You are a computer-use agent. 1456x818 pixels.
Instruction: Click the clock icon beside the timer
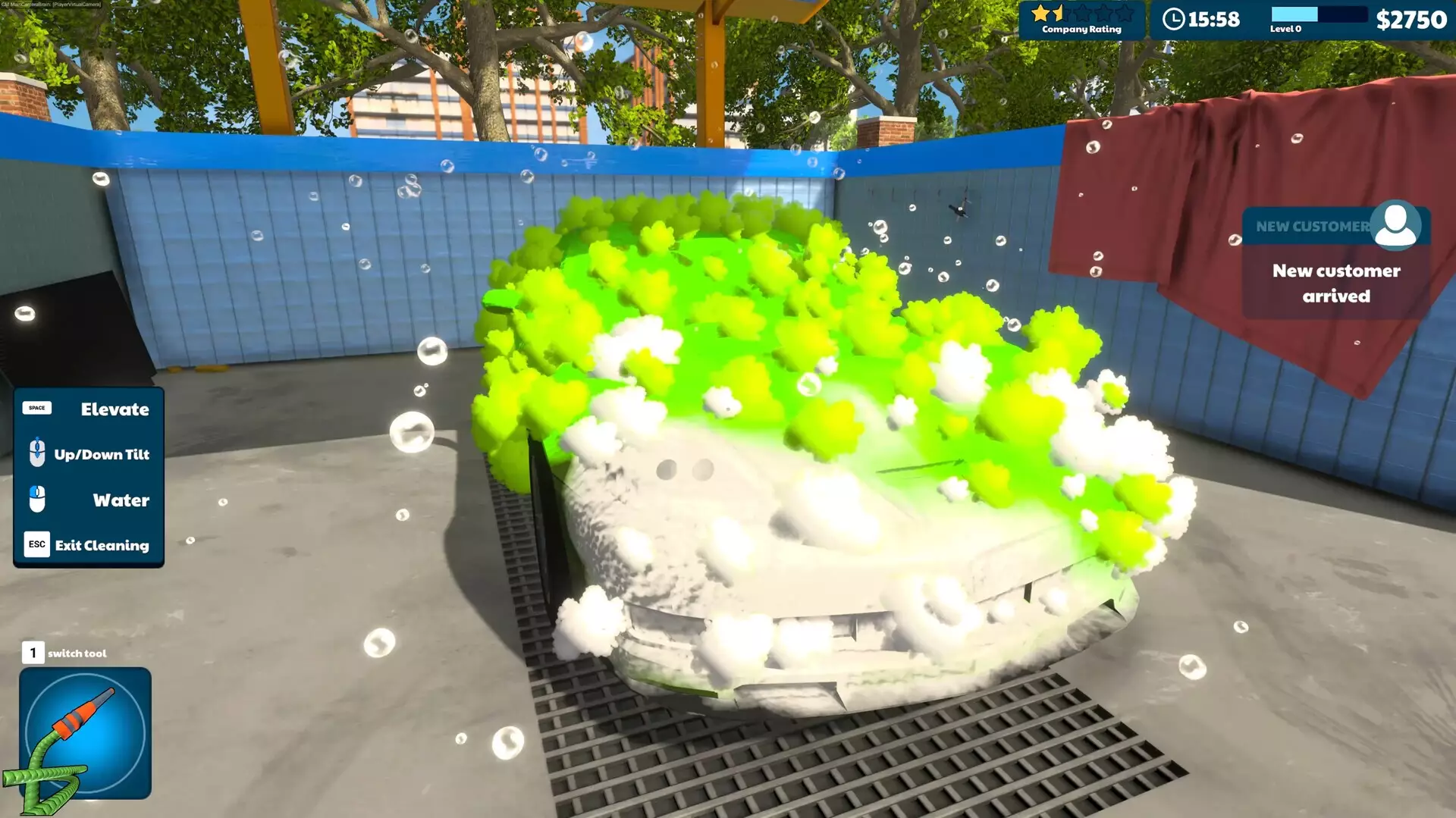point(1176,20)
